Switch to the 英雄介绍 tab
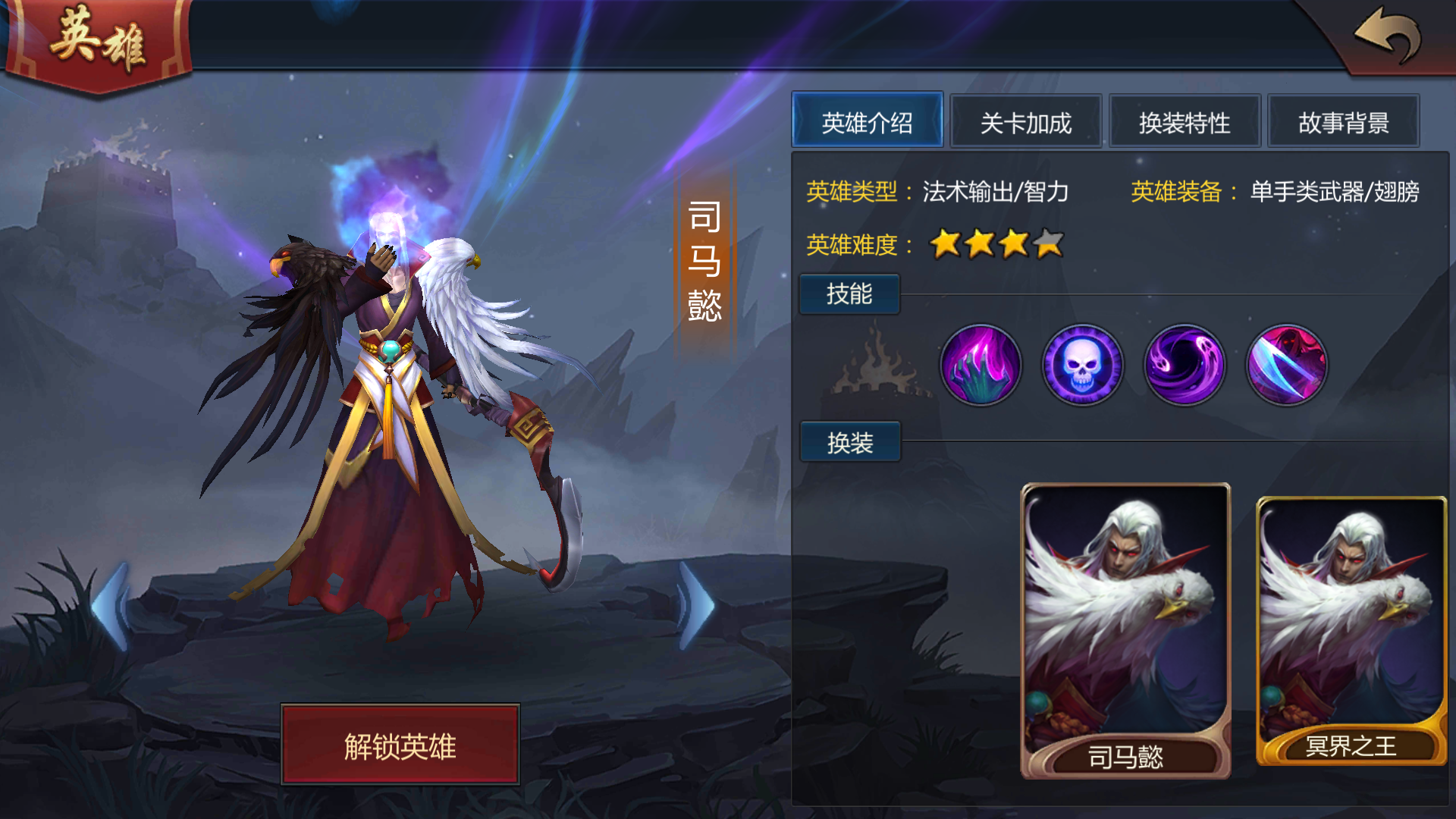 point(868,121)
